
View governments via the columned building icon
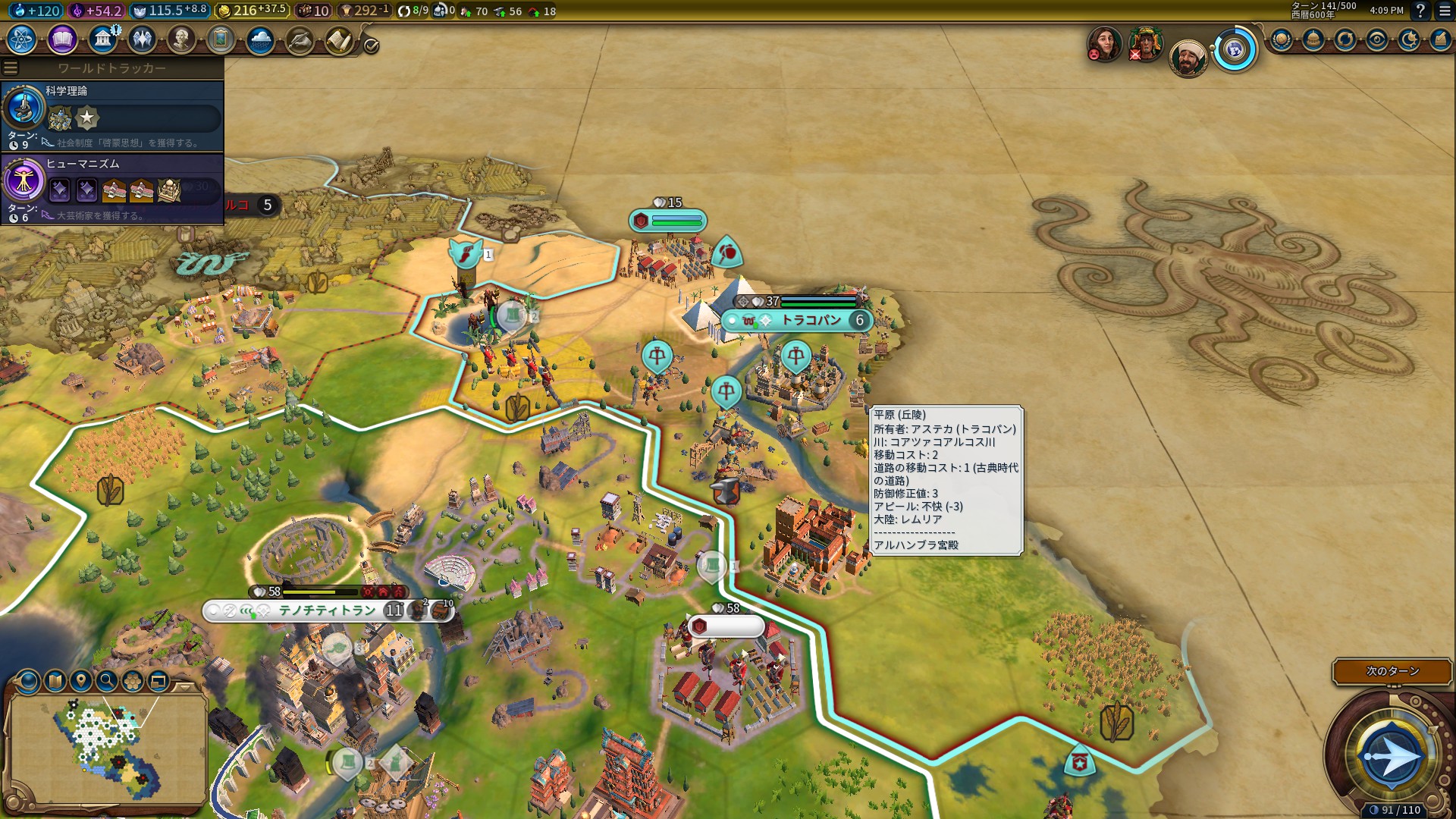click(102, 39)
